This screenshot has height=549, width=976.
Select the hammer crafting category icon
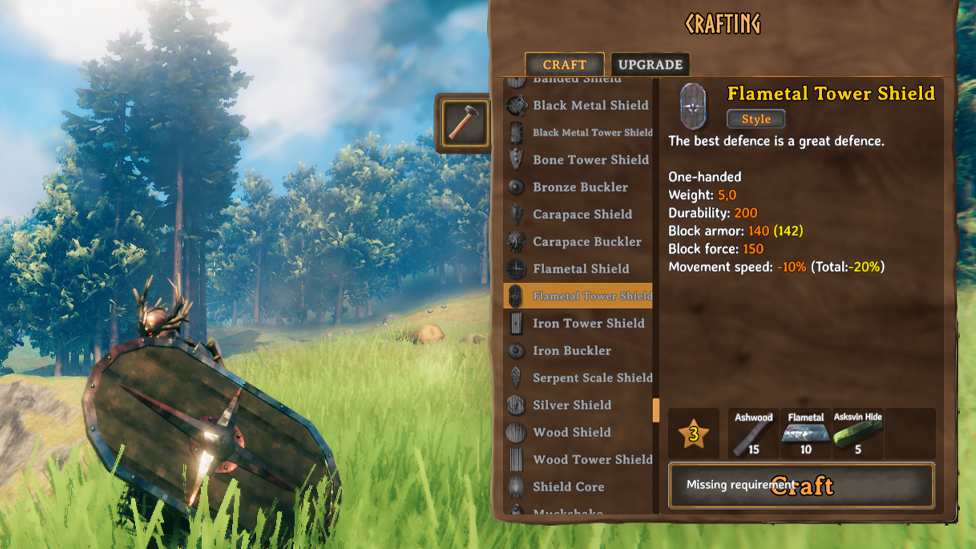coord(464,123)
